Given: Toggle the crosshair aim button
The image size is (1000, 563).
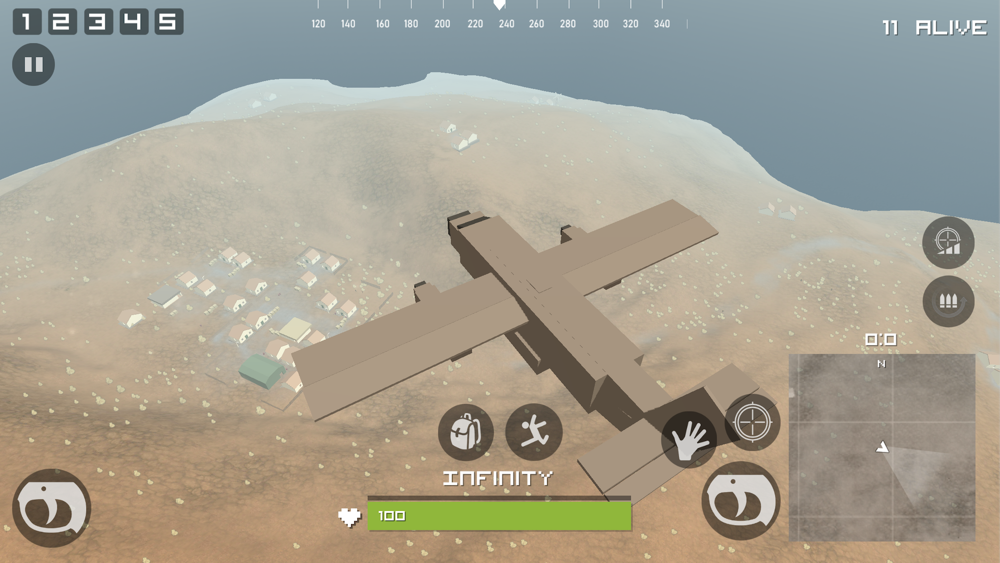Looking at the screenshot, I should 752,422.
